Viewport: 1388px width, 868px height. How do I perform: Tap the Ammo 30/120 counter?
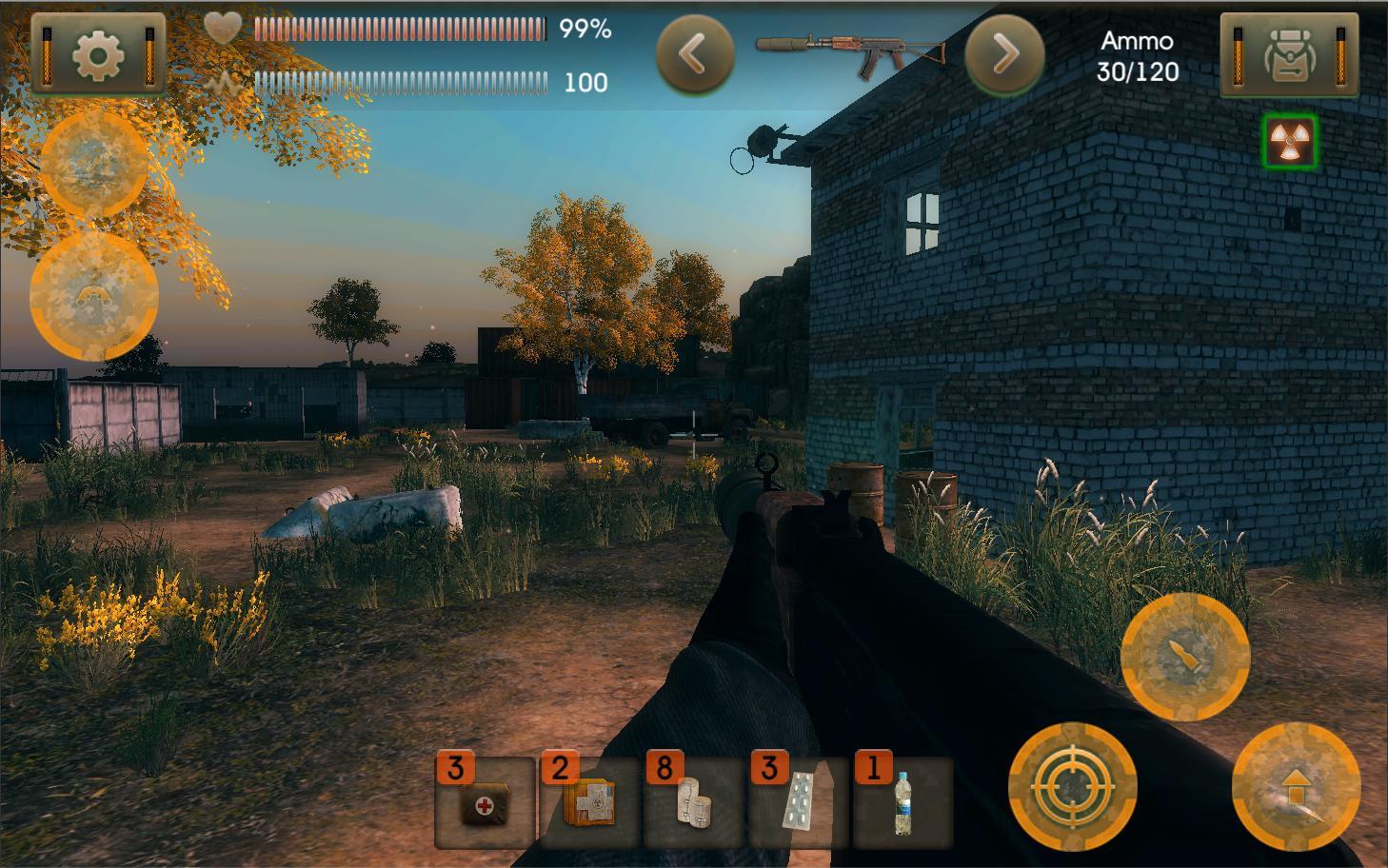[1137, 55]
